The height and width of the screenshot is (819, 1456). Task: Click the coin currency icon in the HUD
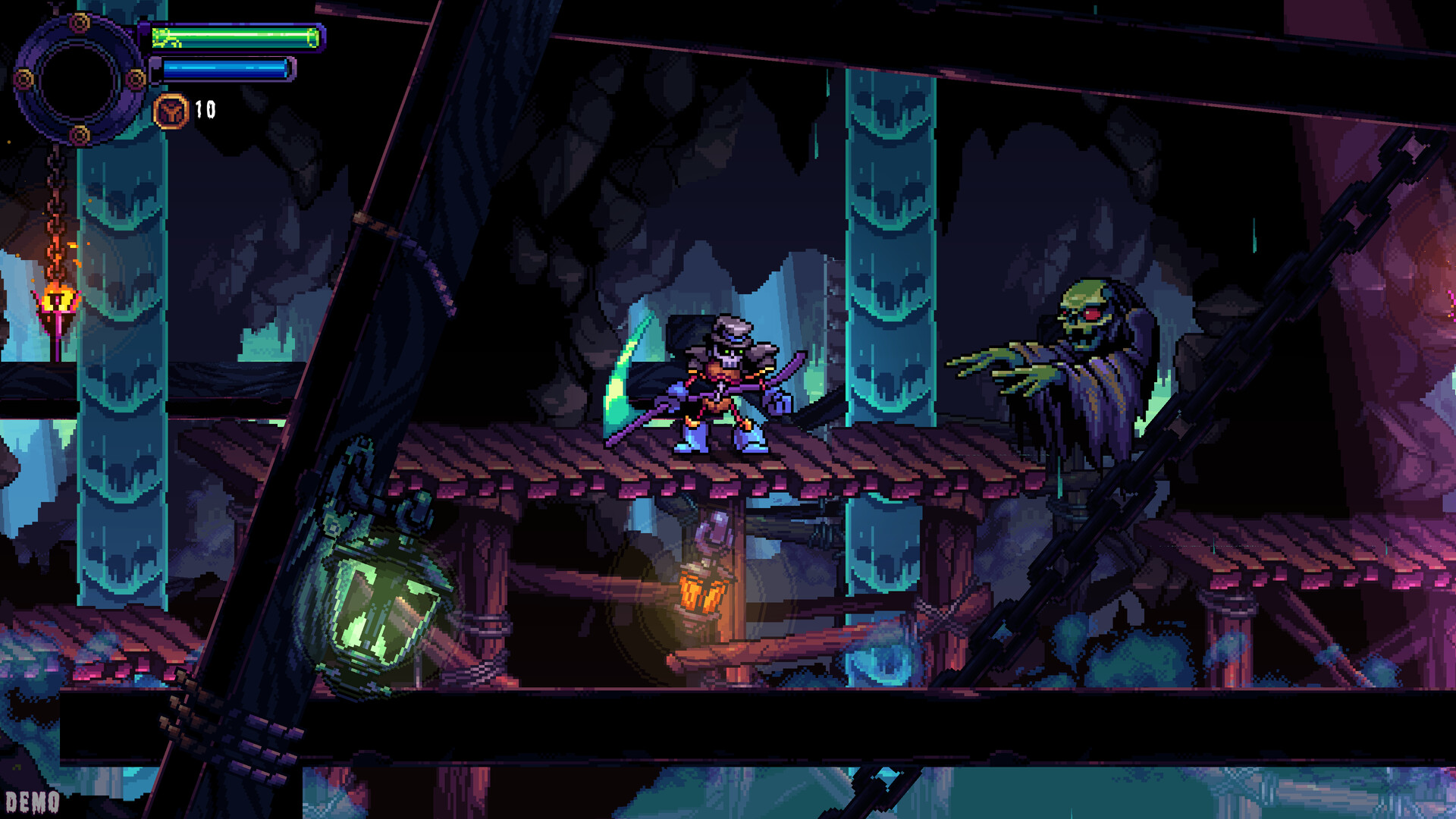171,111
